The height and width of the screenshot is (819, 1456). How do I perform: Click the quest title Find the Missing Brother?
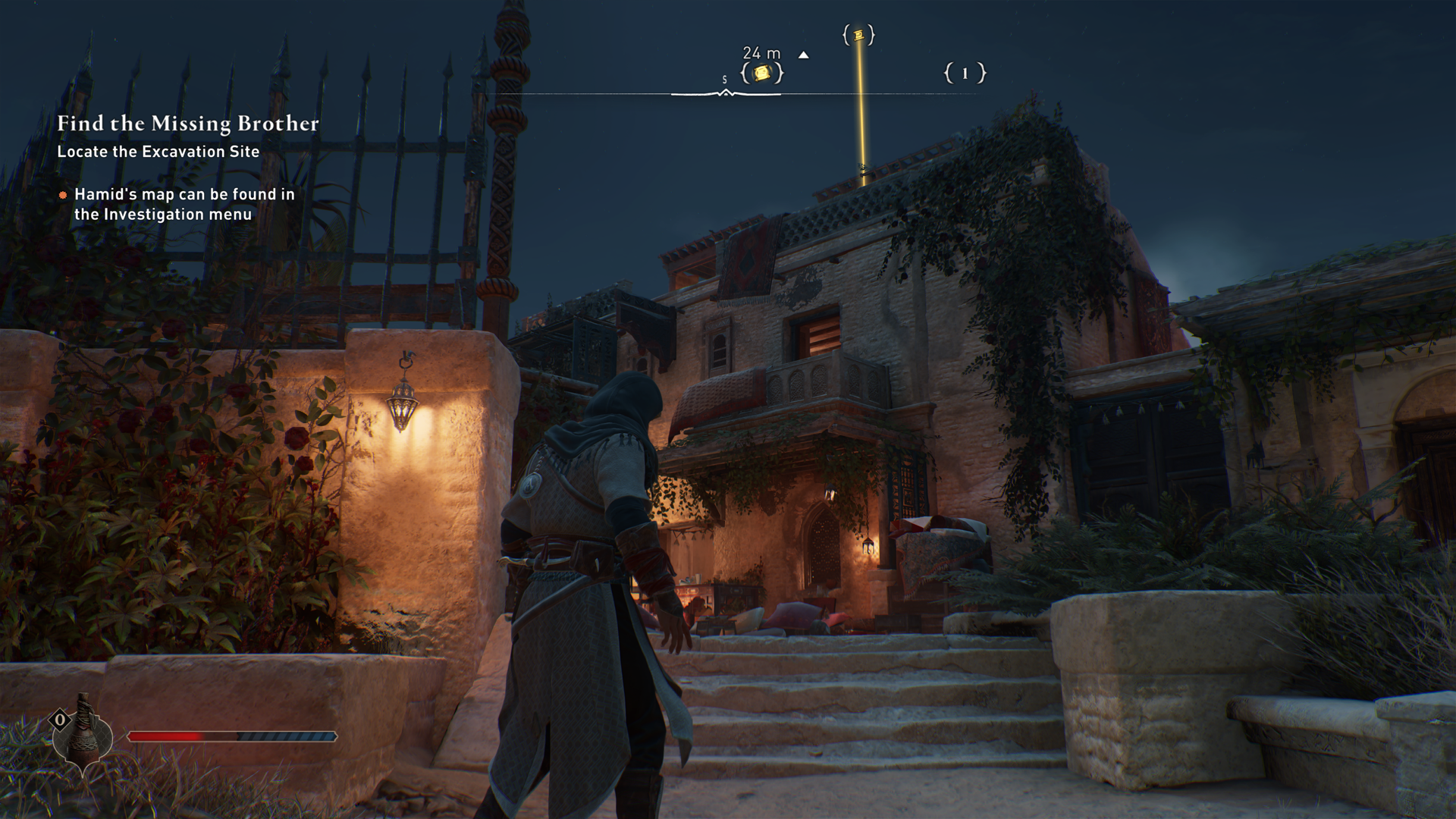[188, 124]
